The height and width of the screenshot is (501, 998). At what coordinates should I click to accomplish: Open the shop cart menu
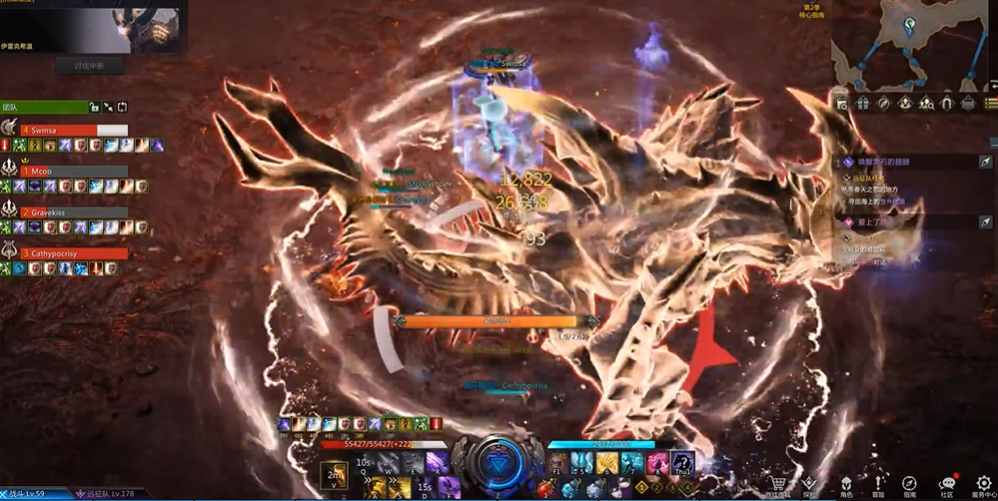(x=777, y=484)
